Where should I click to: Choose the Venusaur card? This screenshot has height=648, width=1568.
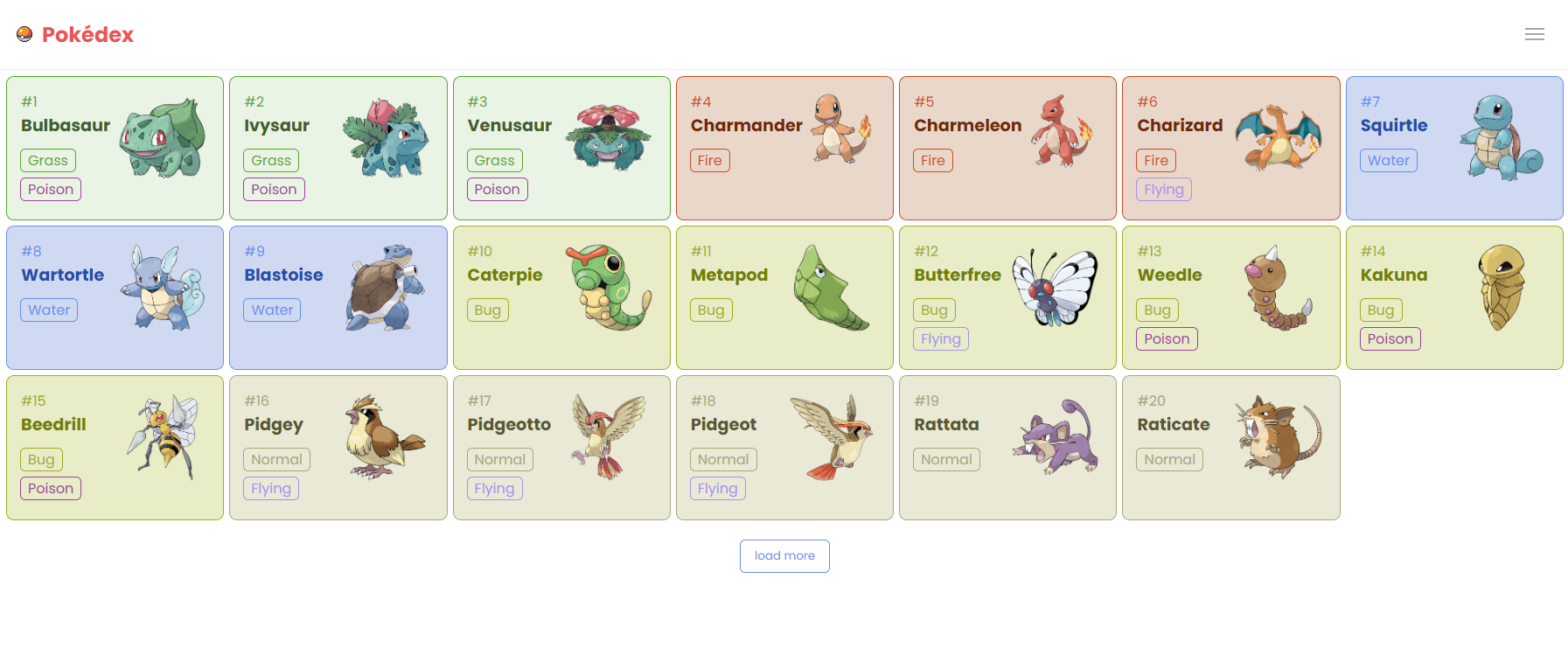coord(561,148)
